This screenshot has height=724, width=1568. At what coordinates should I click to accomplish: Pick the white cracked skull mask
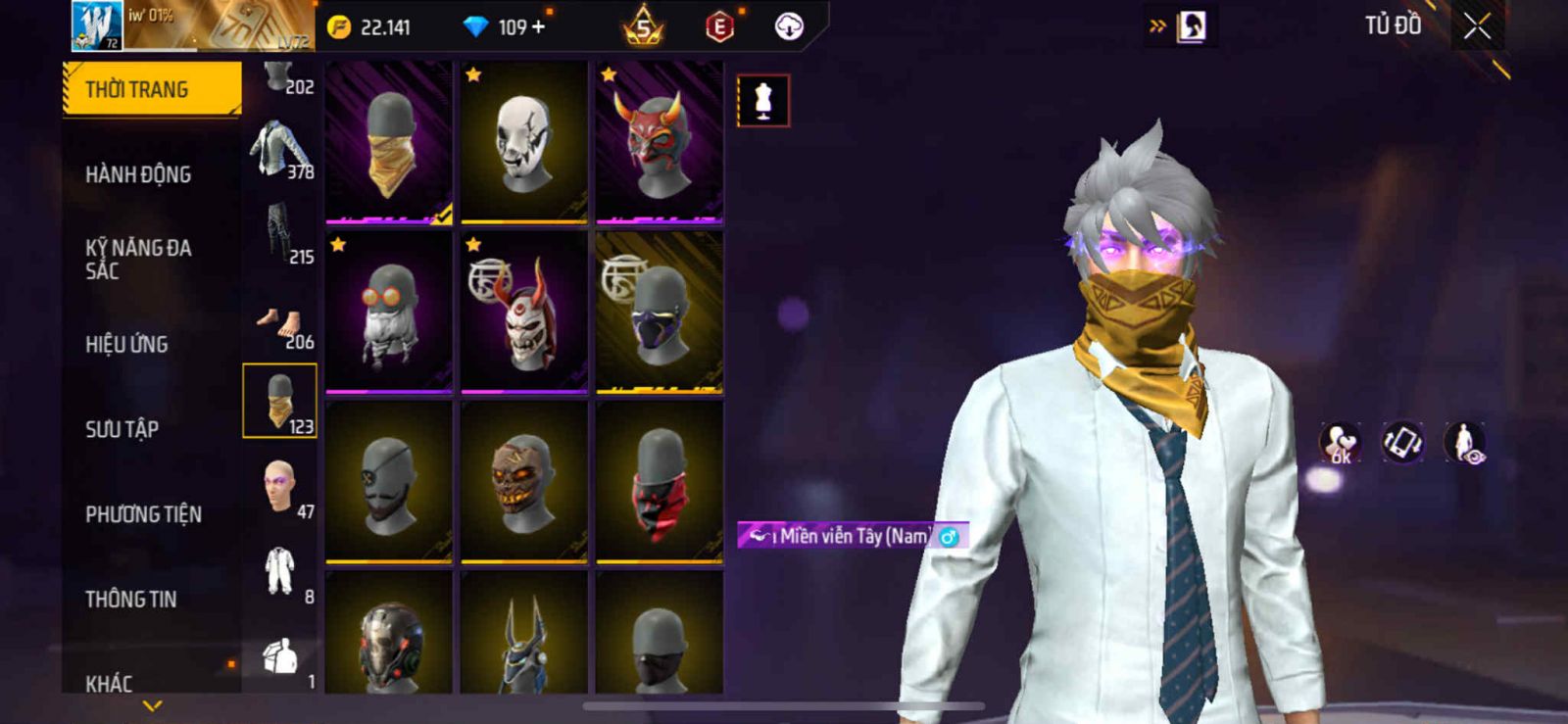[x=524, y=142]
